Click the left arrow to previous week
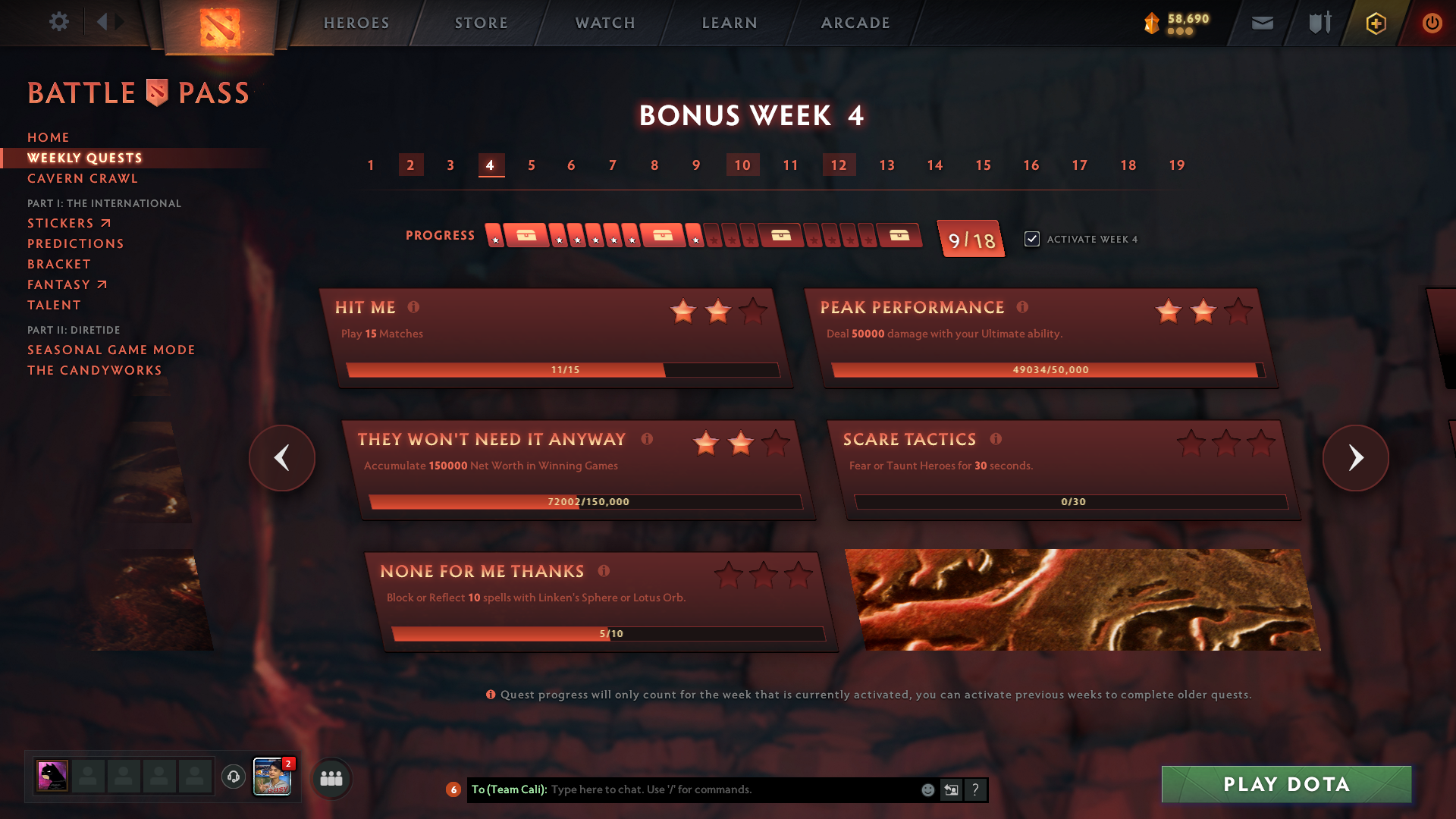Screen dimensions: 1456x819 pyautogui.click(x=281, y=457)
